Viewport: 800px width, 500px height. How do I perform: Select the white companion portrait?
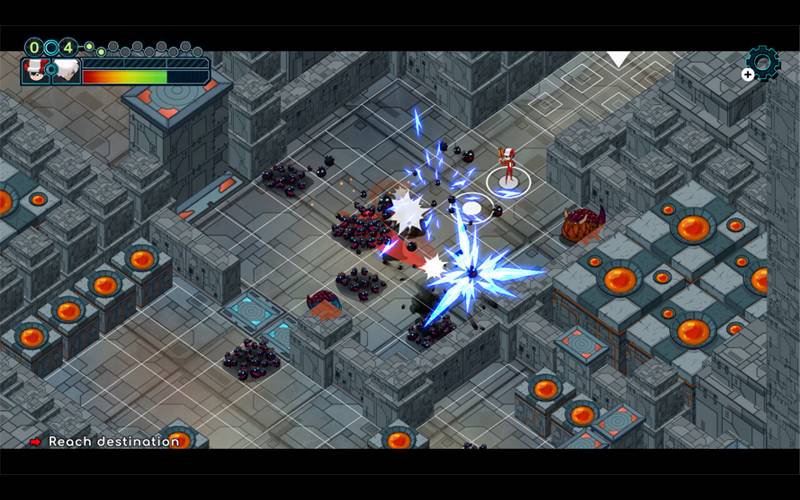[66, 71]
